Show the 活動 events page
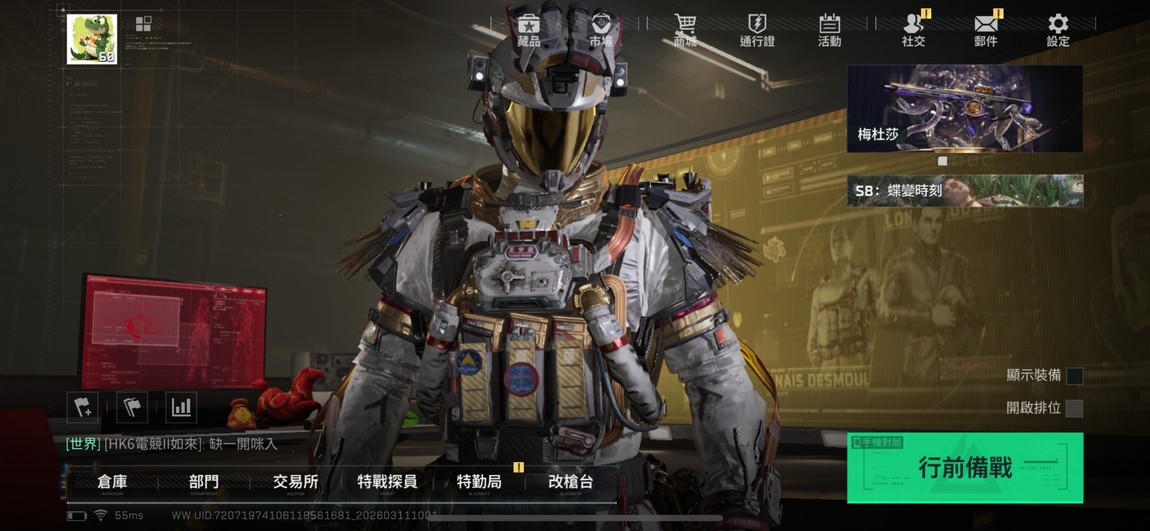This screenshot has width=1150, height=531. coord(829,29)
